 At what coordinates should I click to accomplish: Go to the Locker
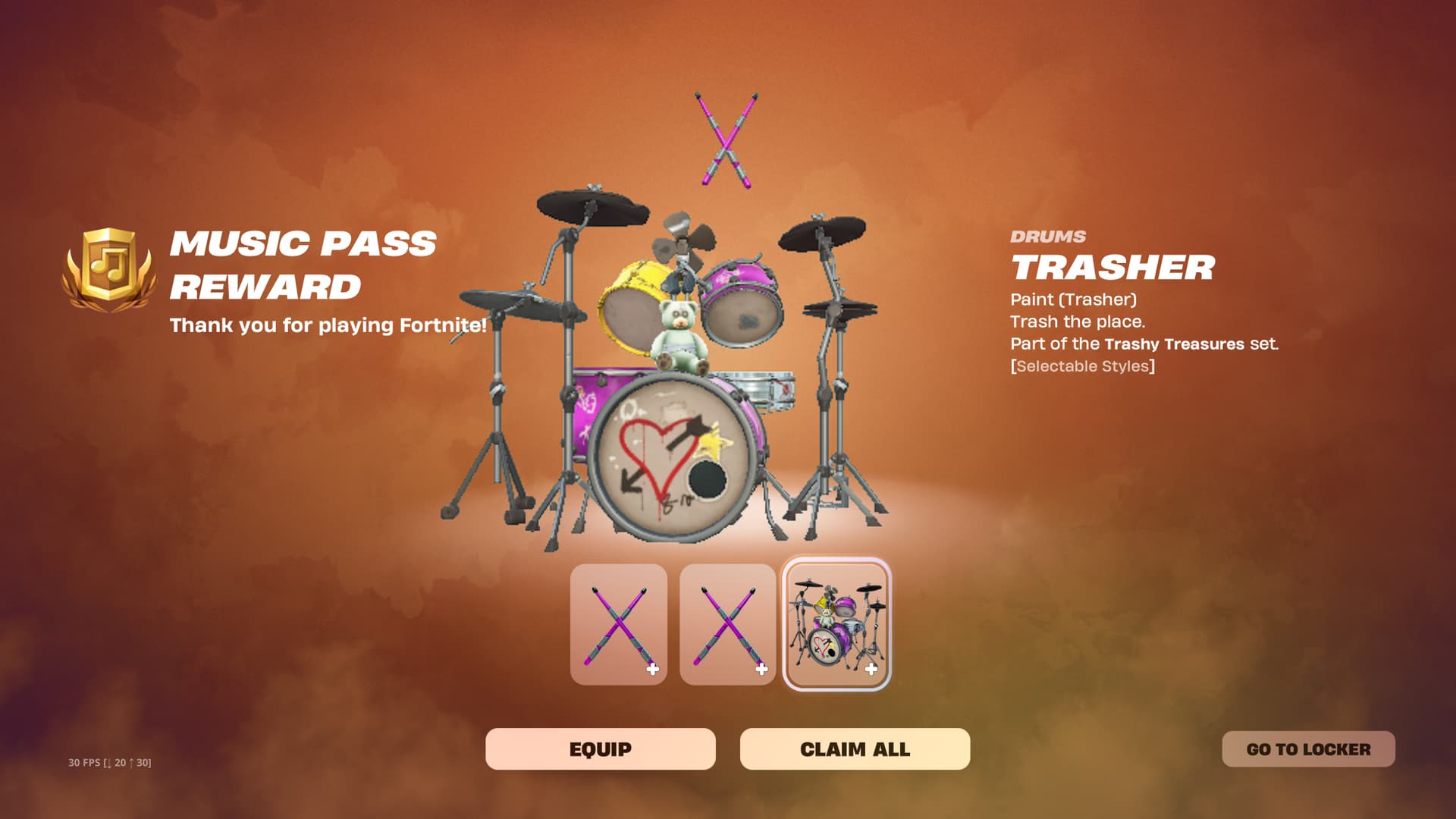point(1308,749)
